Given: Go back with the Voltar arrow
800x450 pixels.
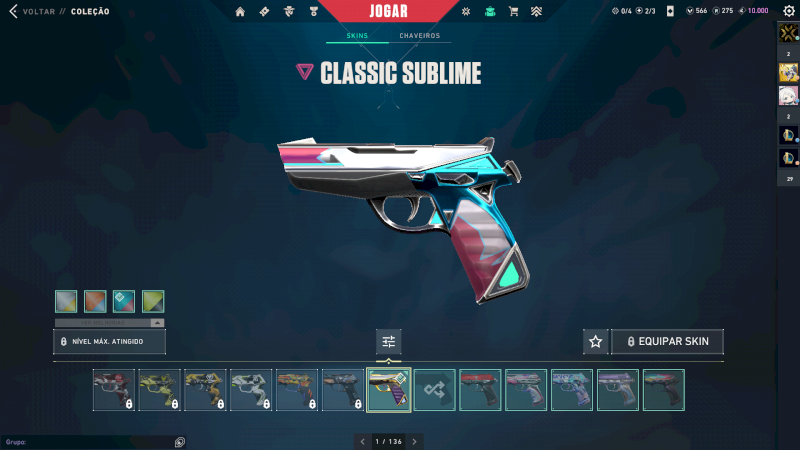Looking at the screenshot, I should pos(13,11).
